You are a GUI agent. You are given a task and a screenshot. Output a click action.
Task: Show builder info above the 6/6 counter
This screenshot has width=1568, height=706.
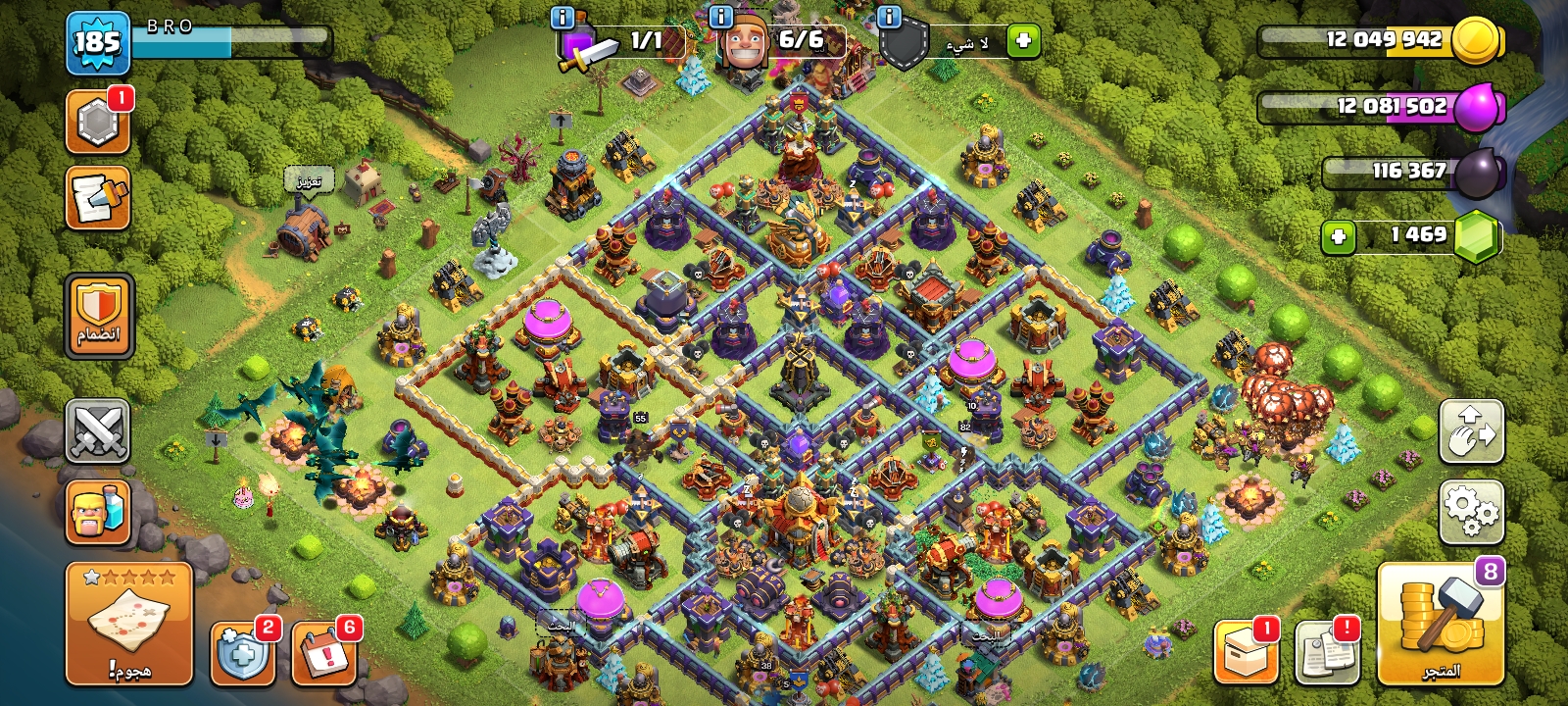coord(720,17)
